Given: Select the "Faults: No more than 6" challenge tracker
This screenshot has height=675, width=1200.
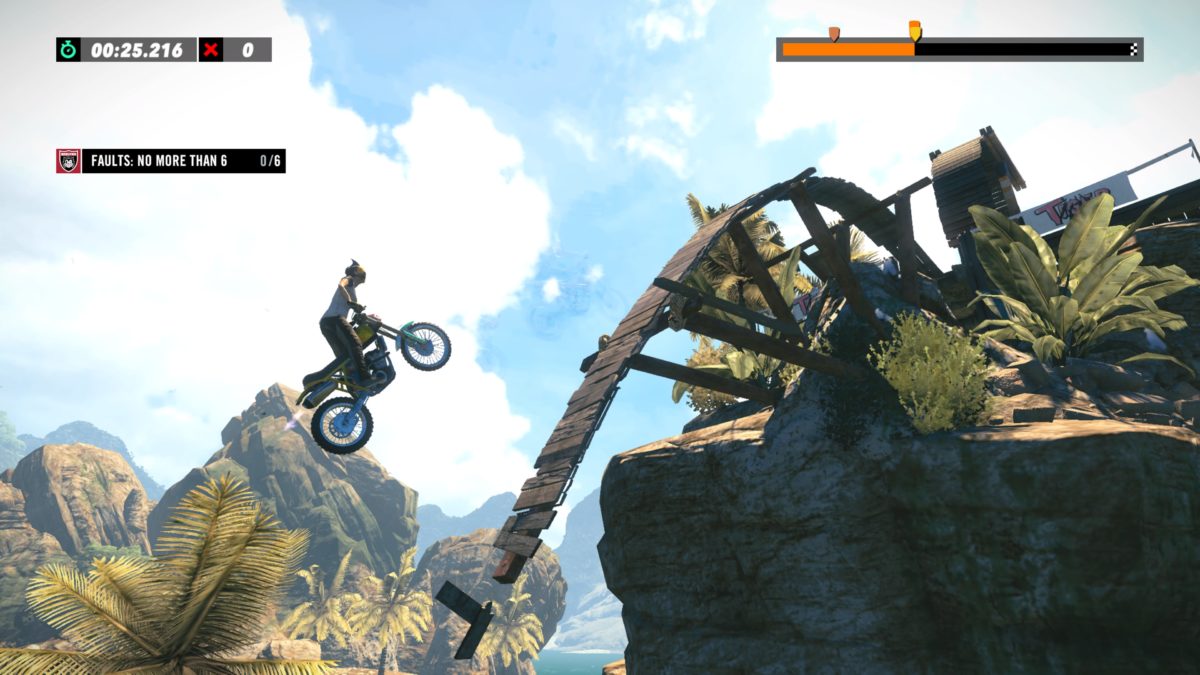Looking at the screenshot, I should pyautogui.click(x=171, y=161).
